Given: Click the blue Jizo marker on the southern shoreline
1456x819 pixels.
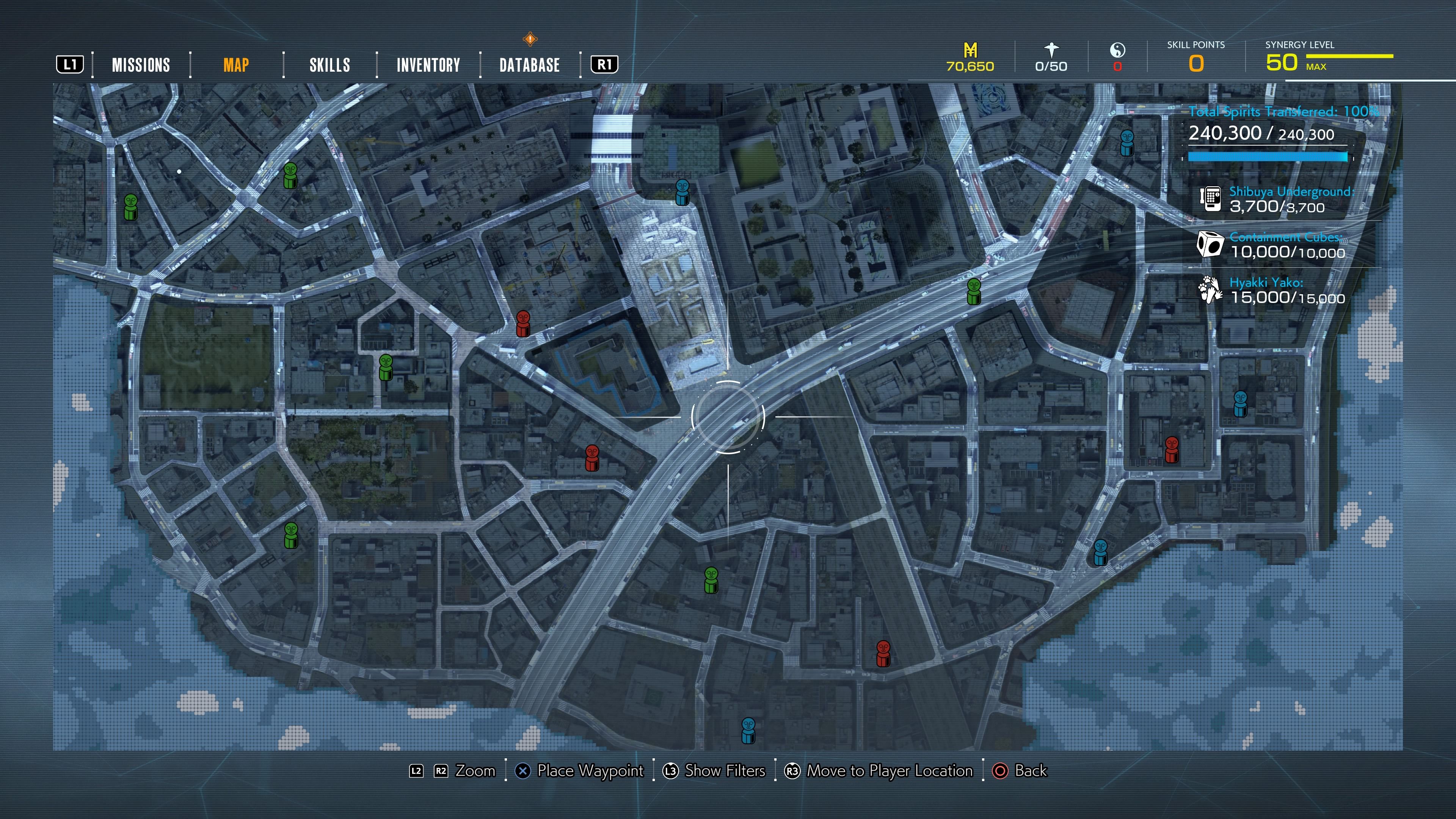Looking at the screenshot, I should tap(748, 730).
